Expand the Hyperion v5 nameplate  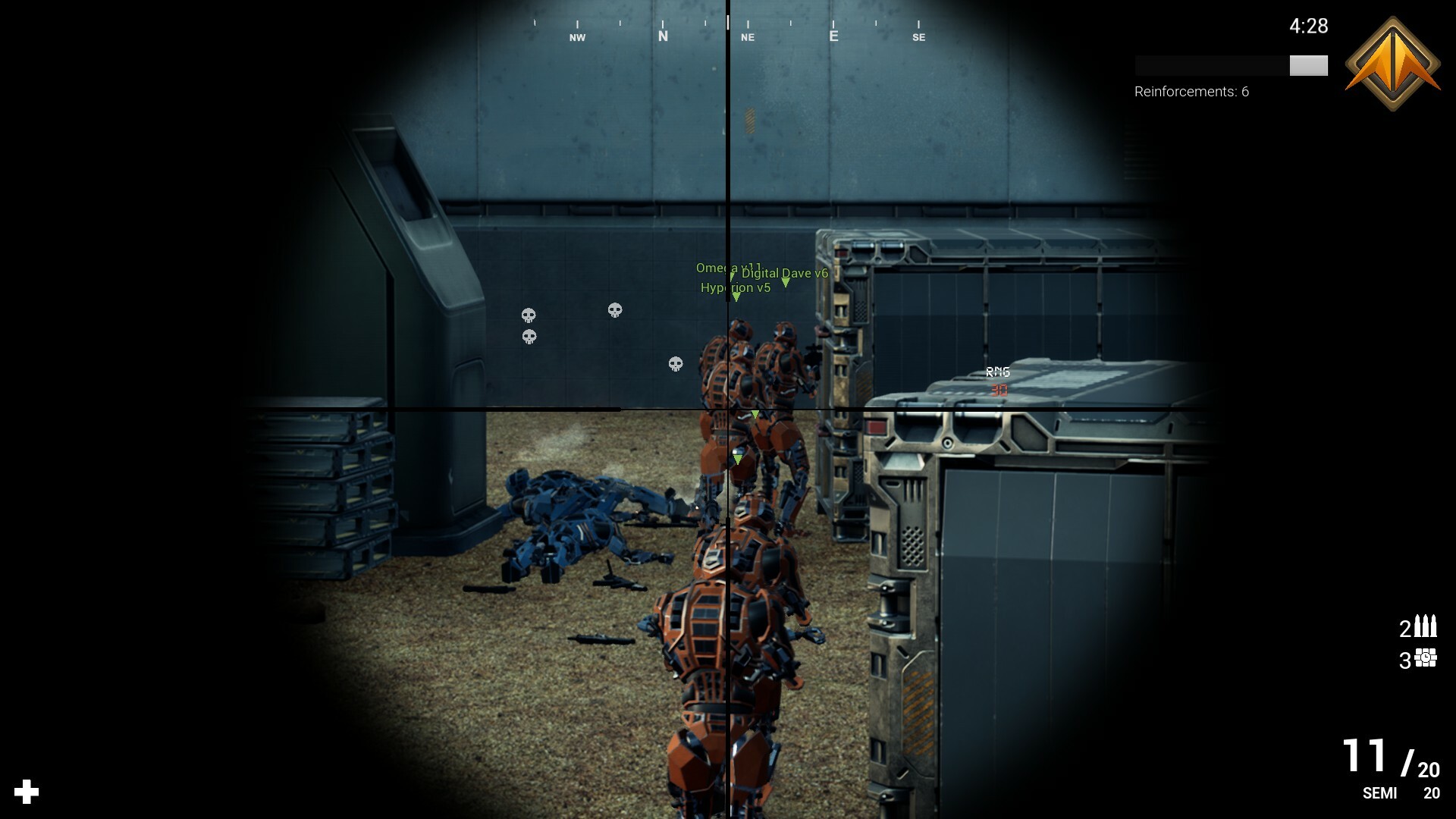(x=734, y=288)
